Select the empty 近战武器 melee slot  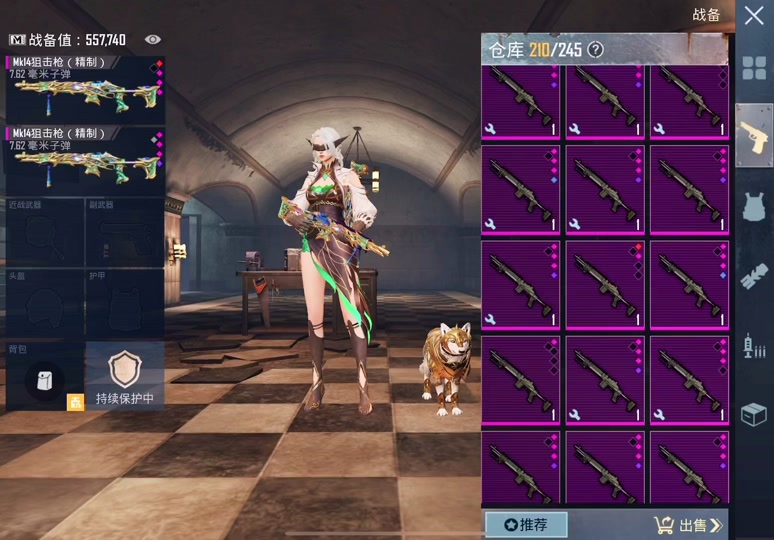(x=44, y=233)
